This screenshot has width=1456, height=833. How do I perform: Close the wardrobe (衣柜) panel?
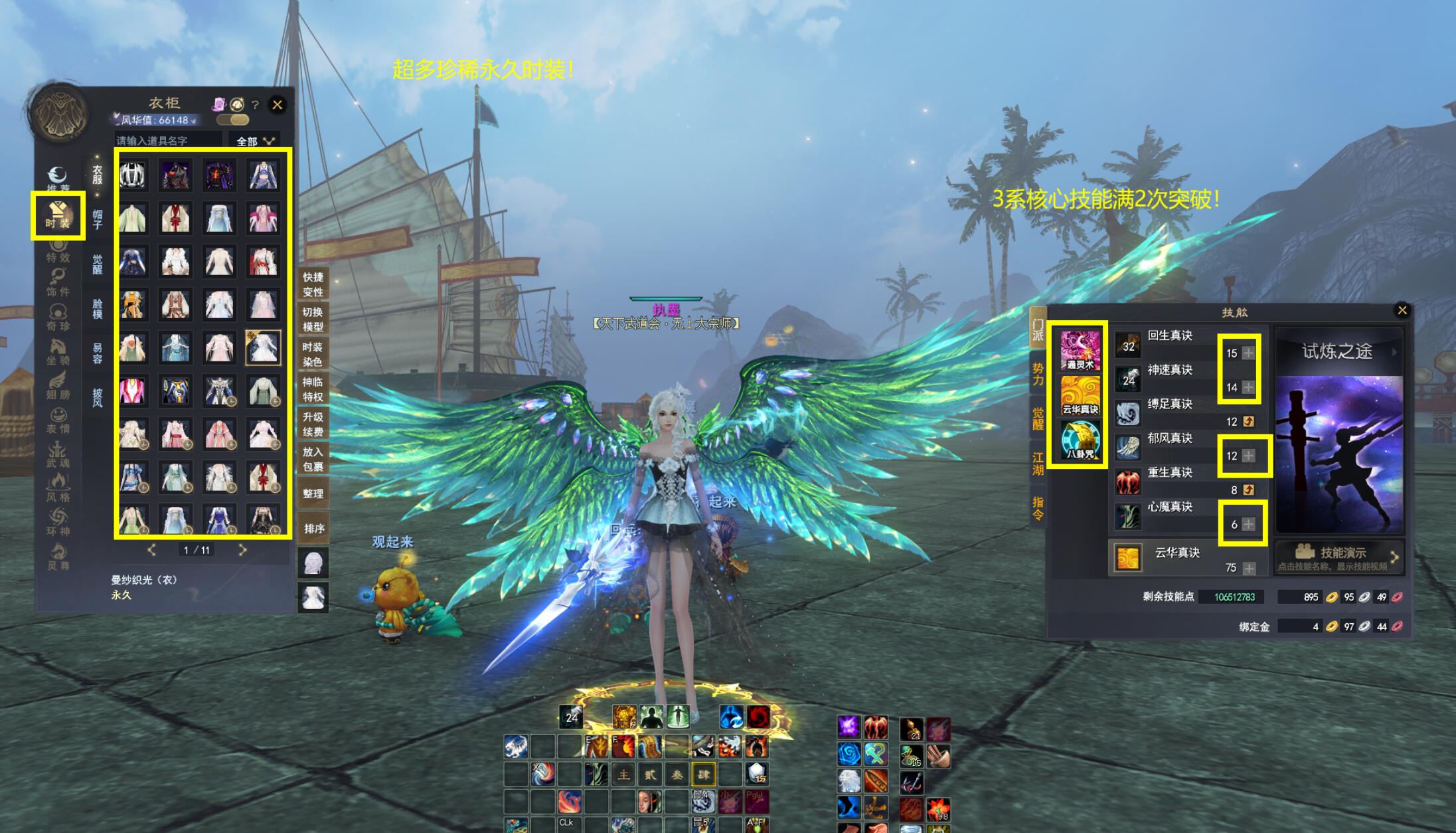coord(278,104)
